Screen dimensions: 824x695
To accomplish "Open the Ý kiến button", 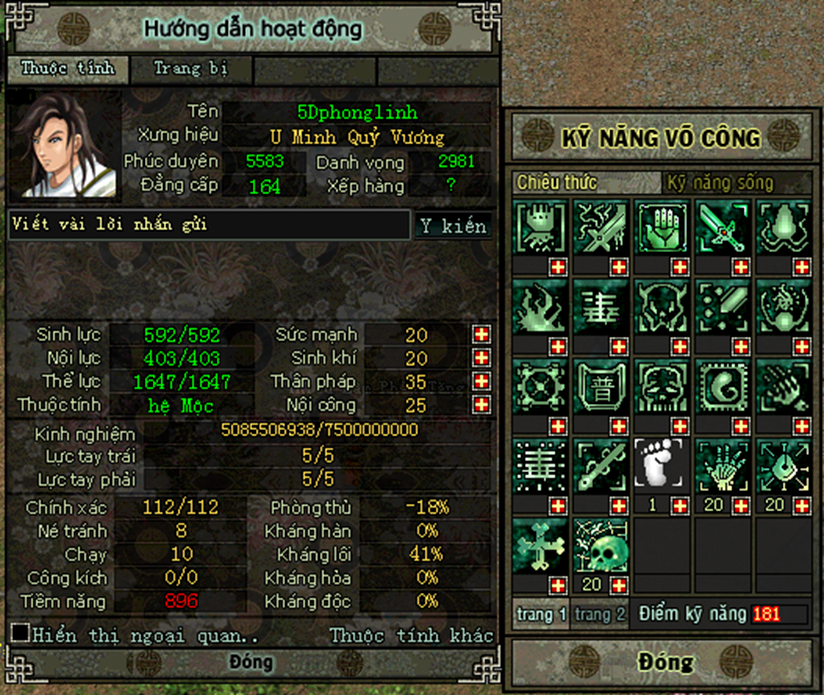I will click(x=453, y=225).
